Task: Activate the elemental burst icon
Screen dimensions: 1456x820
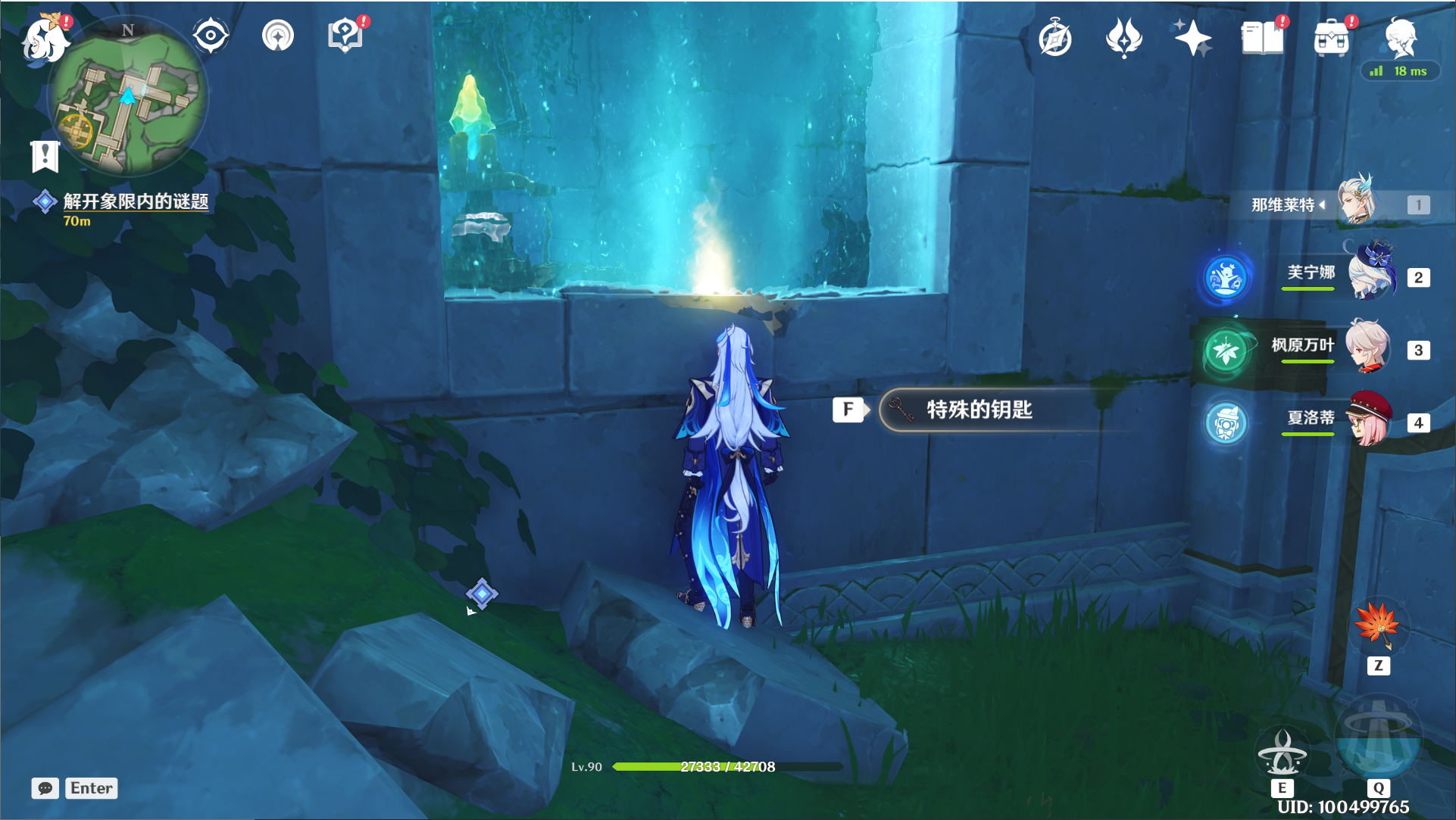Action: click(x=1377, y=740)
